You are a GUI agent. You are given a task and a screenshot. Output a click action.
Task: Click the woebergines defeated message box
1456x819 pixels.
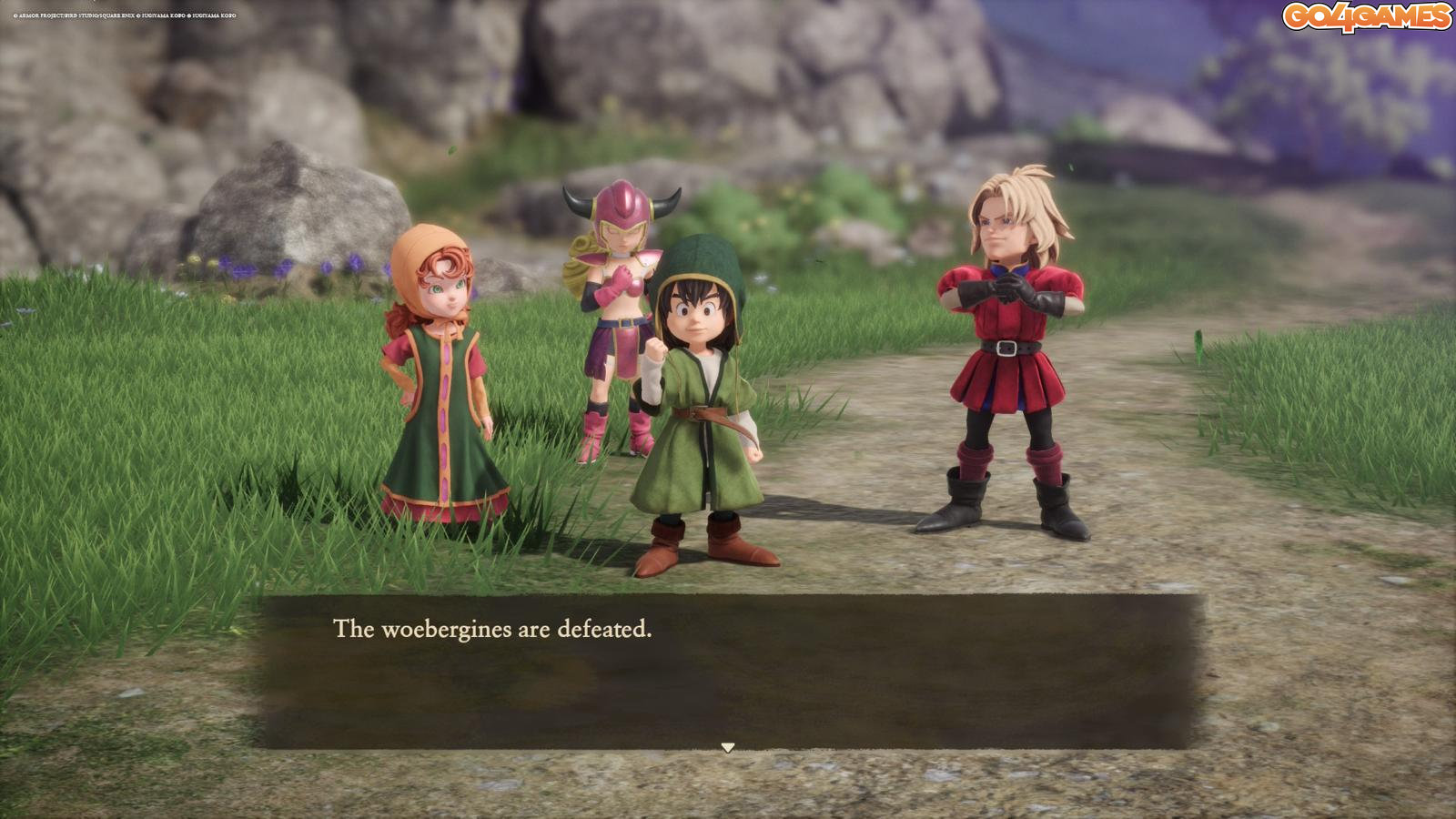point(728,671)
